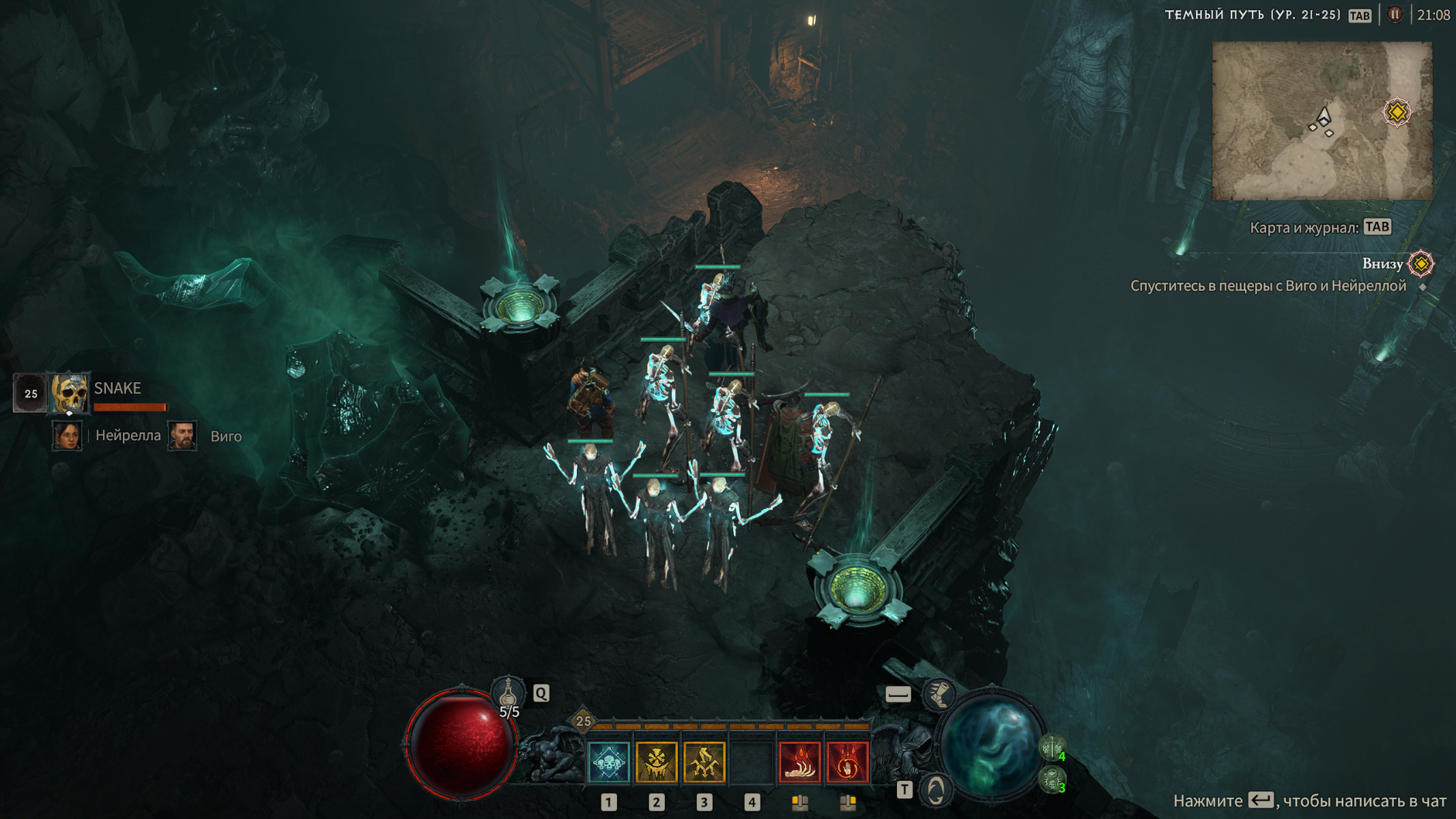Viewport: 1456px width, 819px height.
Task: Use the red bleeding hand skill
Action: tap(799, 762)
